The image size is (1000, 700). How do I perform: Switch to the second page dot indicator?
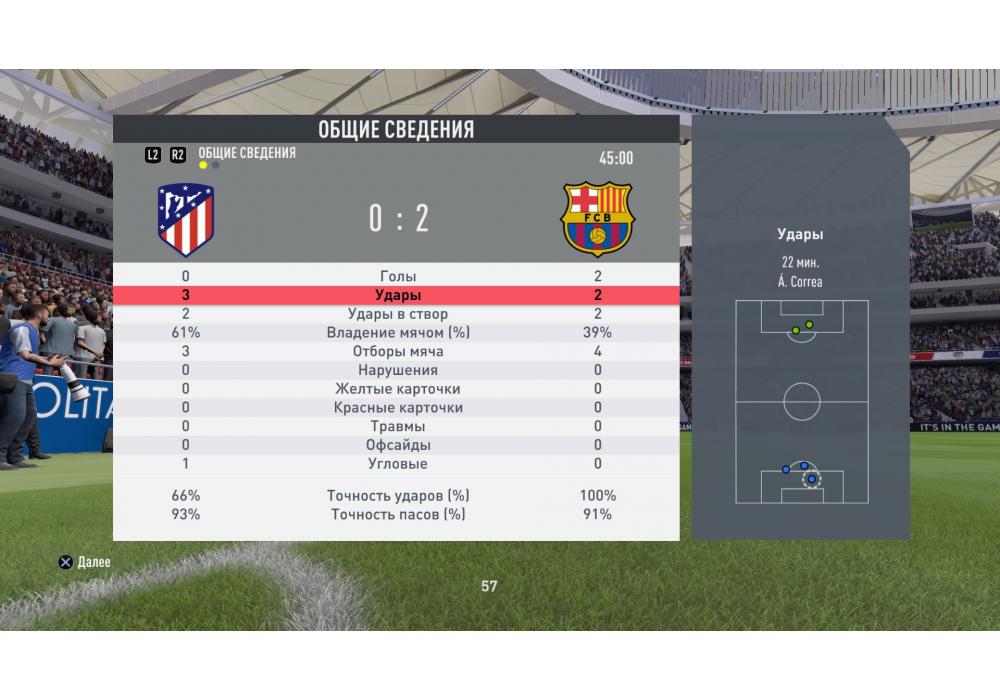tap(216, 165)
